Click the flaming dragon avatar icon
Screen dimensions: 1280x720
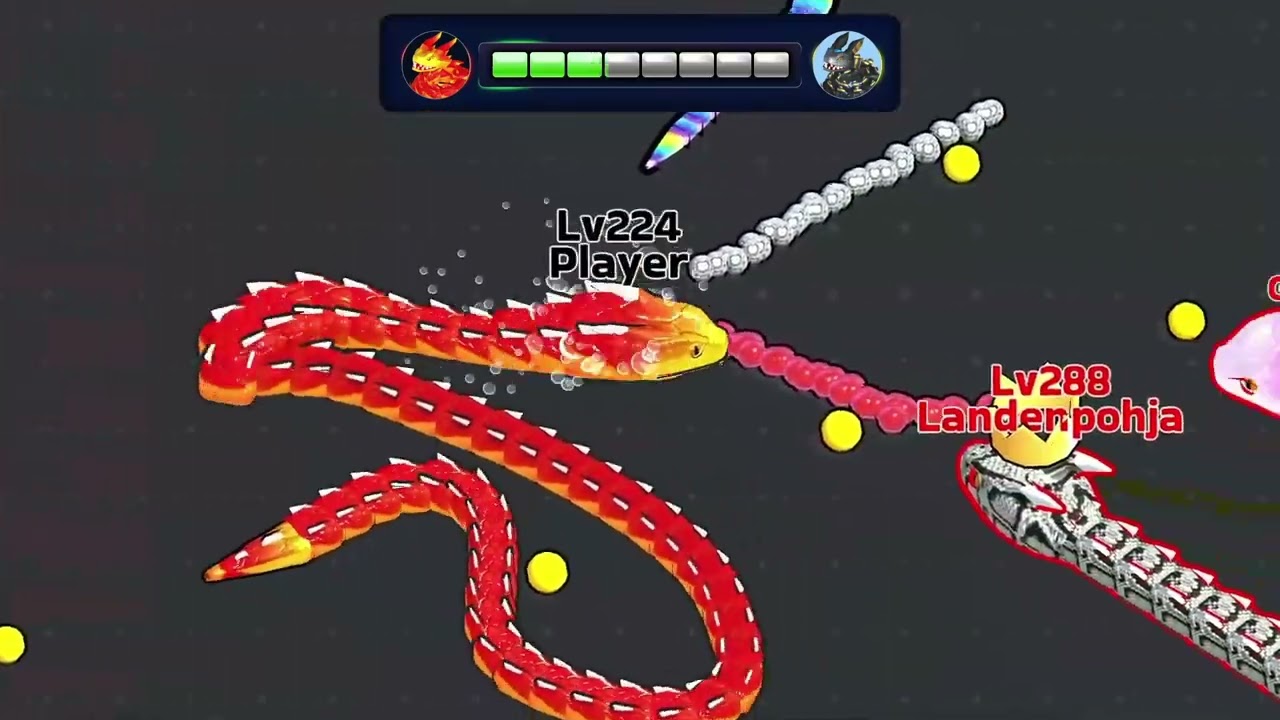[436, 65]
